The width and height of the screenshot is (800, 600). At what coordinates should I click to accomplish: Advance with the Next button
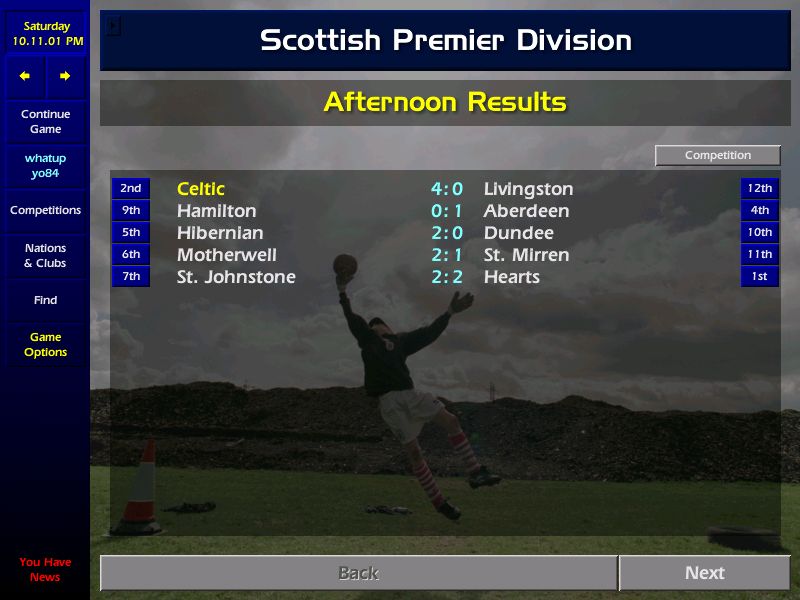click(704, 573)
